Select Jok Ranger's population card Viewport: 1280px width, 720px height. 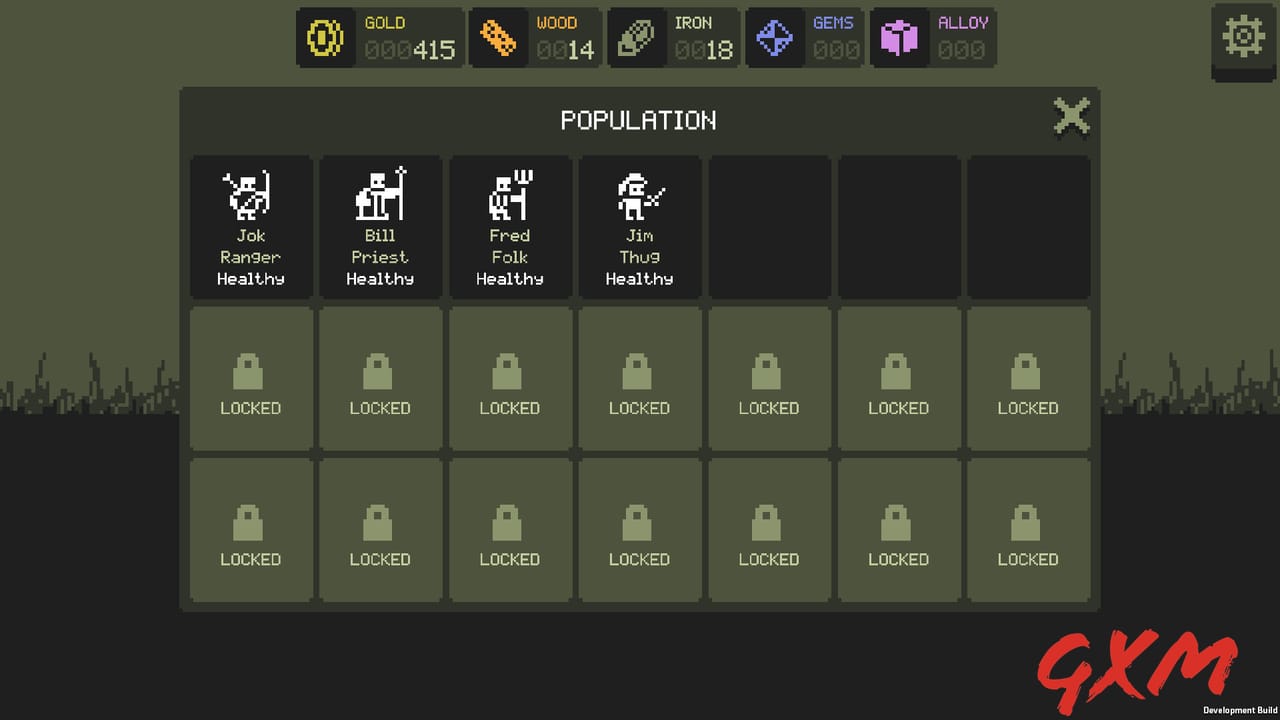tap(250, 226)
